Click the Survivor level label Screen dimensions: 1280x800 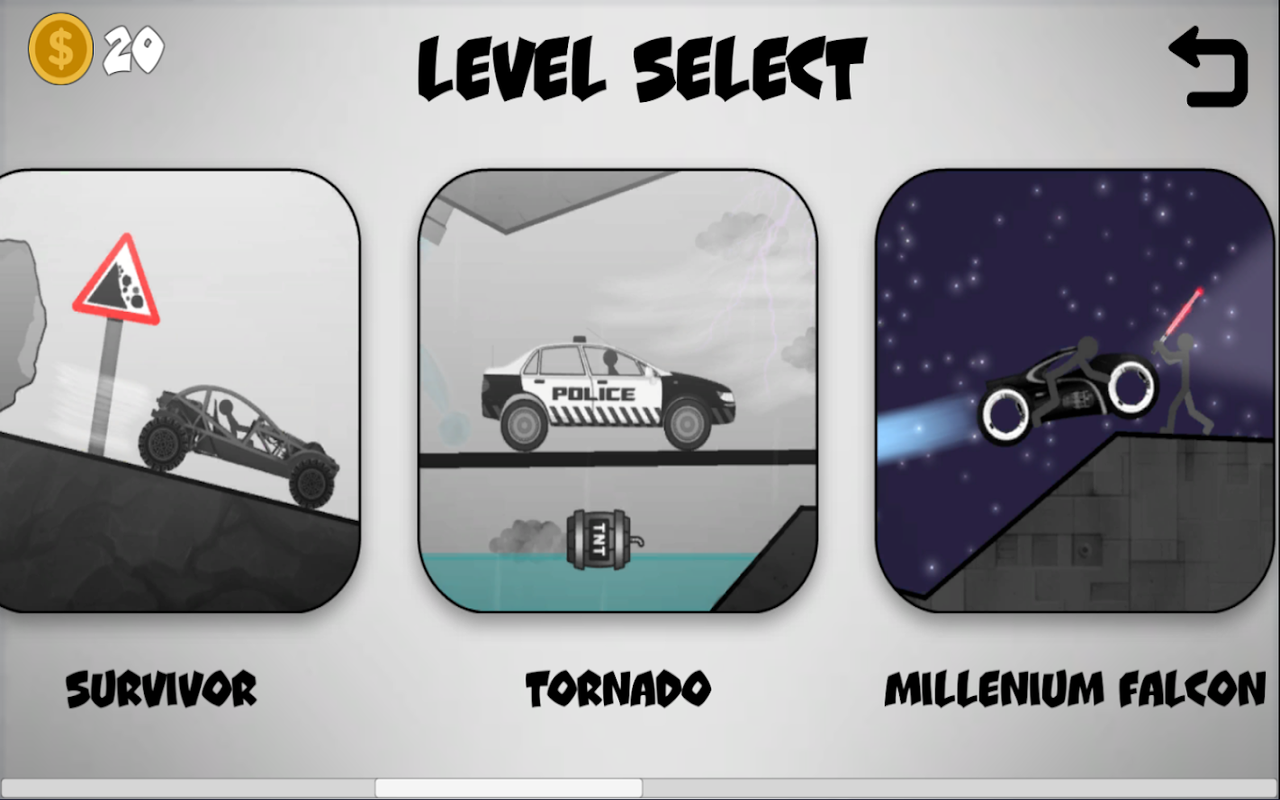pyautogui.click(x=161, y=689)
